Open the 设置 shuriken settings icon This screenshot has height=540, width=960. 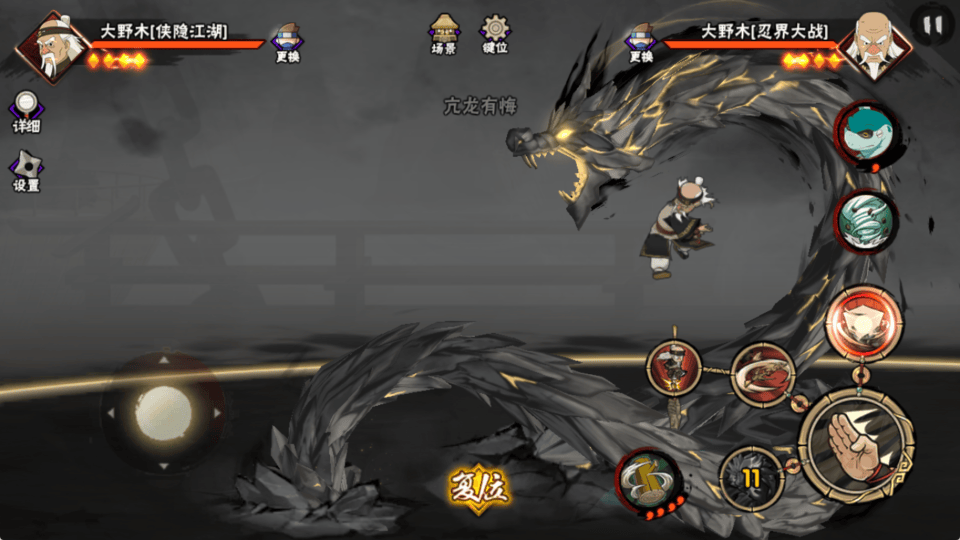click(27, 170)
